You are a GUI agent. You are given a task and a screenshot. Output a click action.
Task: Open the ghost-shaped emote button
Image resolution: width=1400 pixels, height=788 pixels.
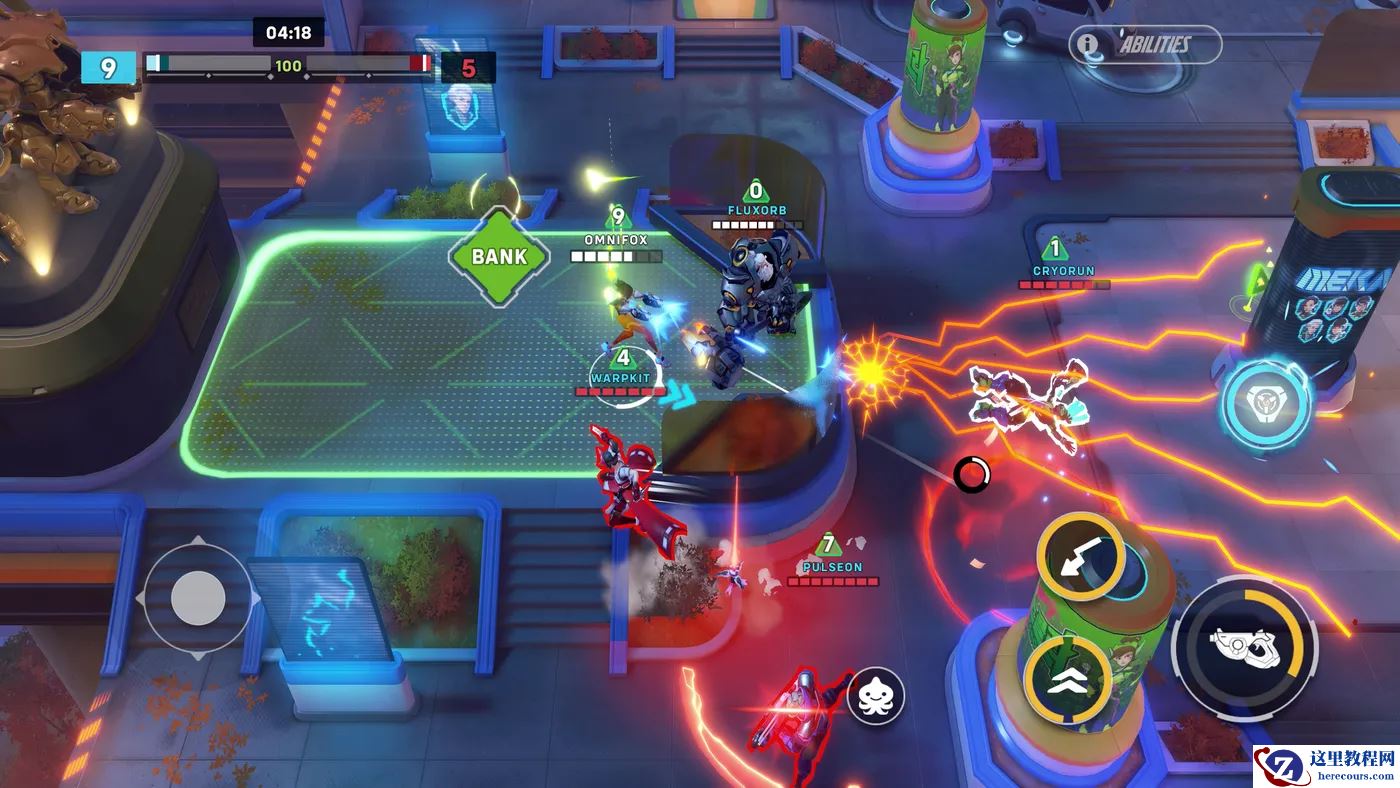876,696
